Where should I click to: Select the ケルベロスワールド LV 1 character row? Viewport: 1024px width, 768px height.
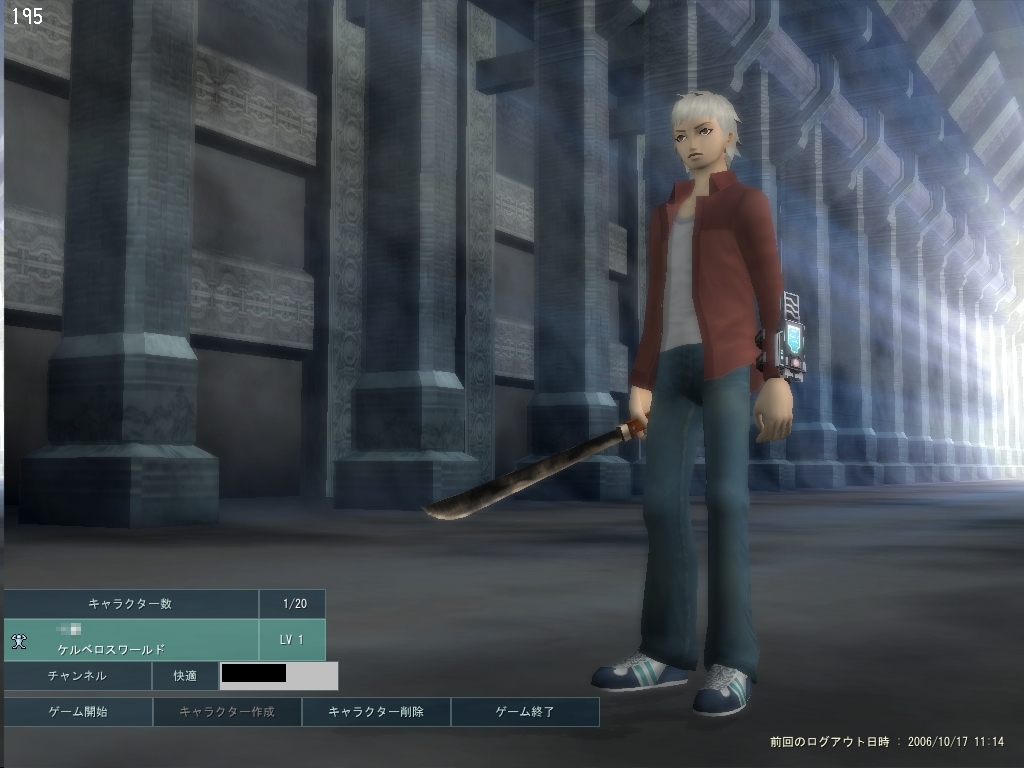[132, 640]
